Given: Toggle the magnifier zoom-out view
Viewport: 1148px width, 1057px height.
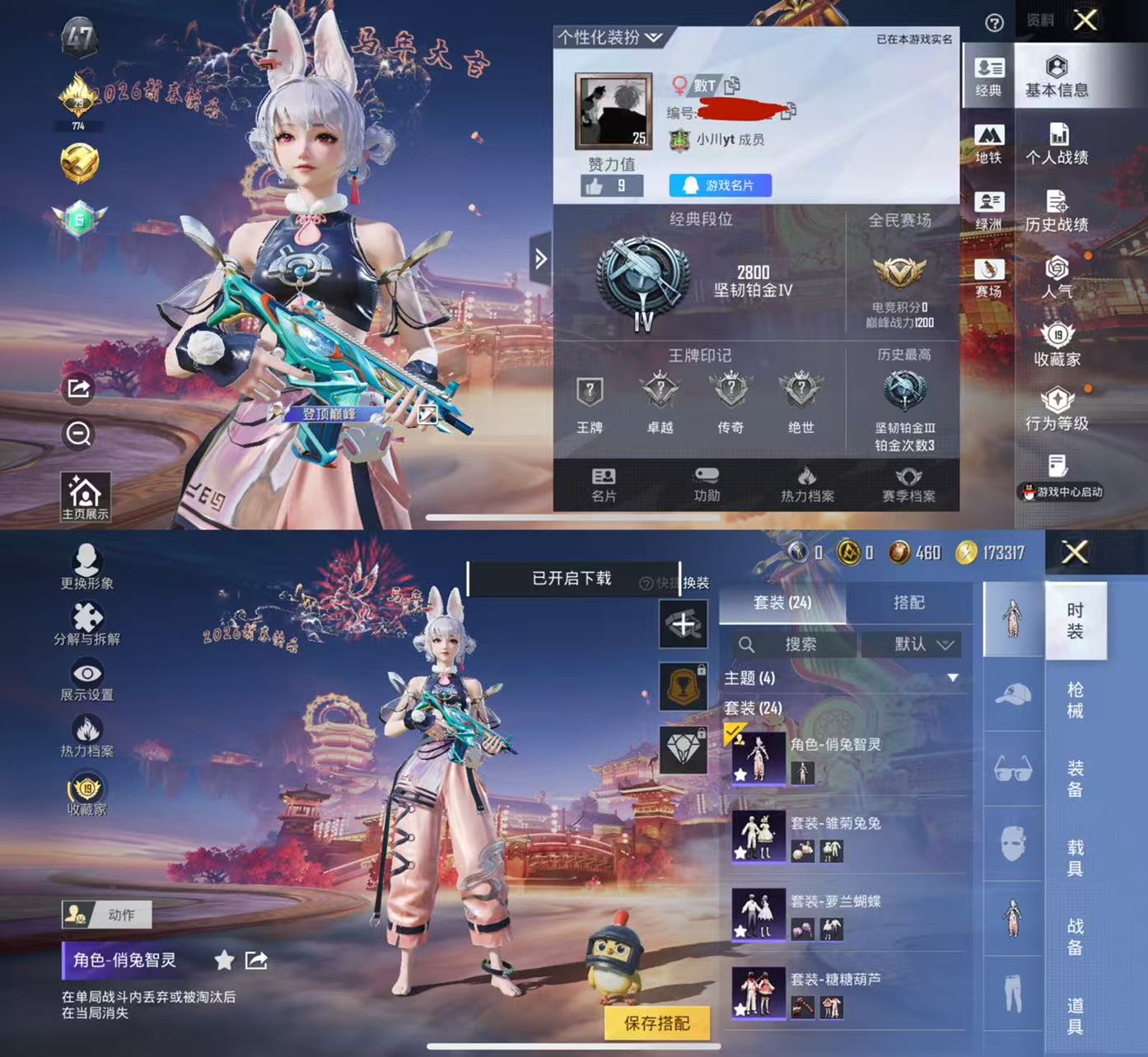Looking at the screenshot, I should [x=78, y=435].
